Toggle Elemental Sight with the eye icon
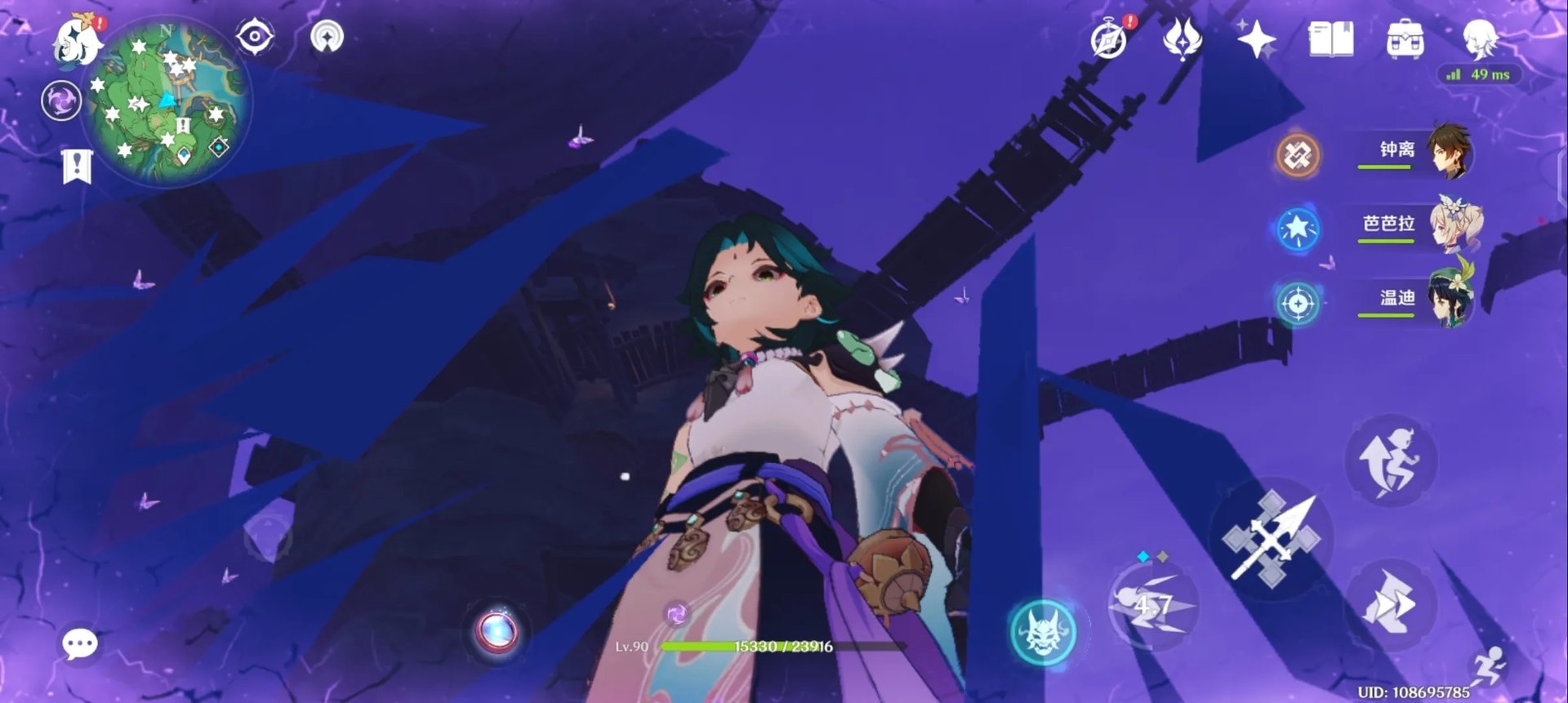This screenshot has height=703, width=1568. (x=254, y=38)
